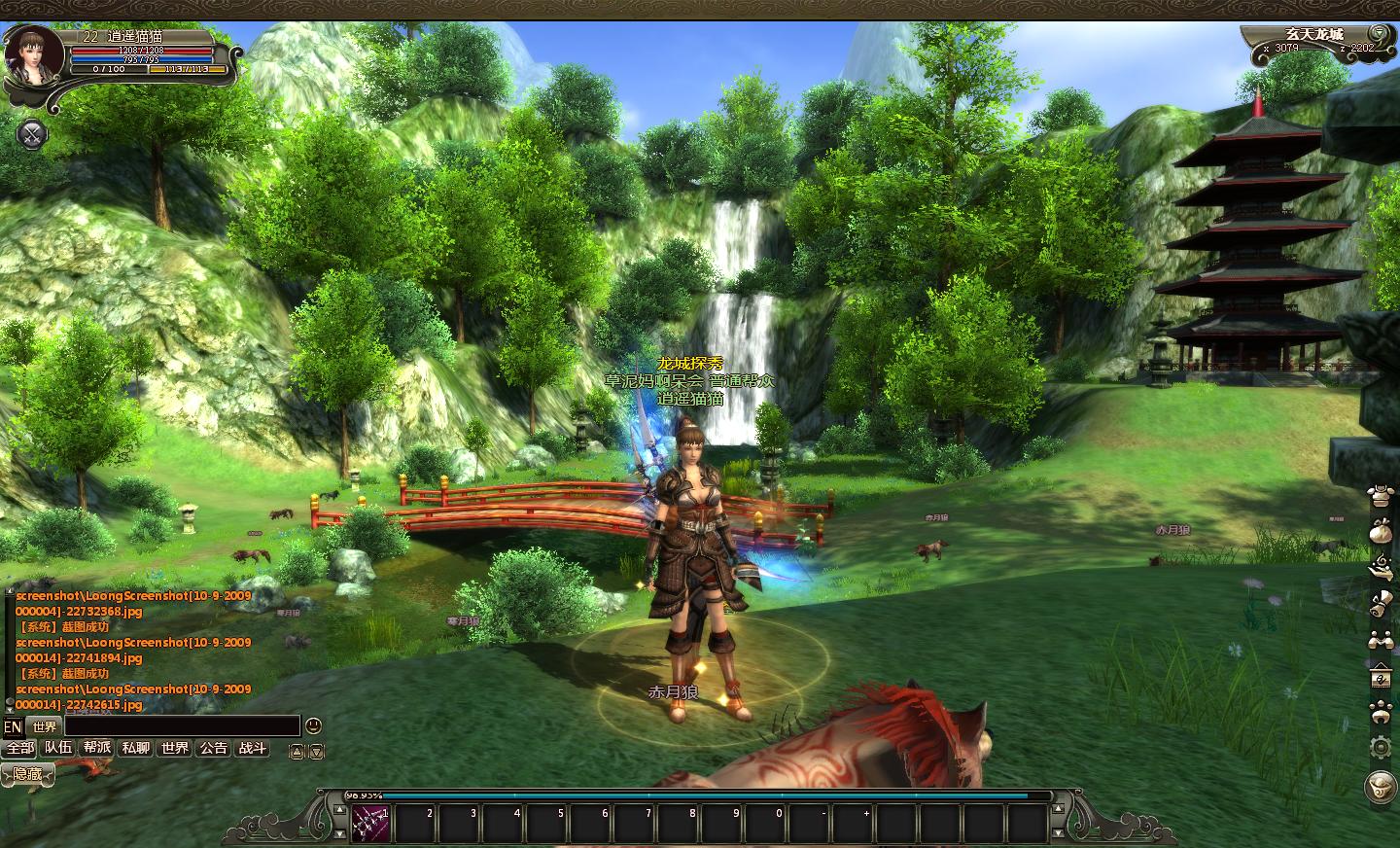Toggle the EN input language button
Screen dimensions: 1400x848
pyautogui.click(x=13, y=726)
